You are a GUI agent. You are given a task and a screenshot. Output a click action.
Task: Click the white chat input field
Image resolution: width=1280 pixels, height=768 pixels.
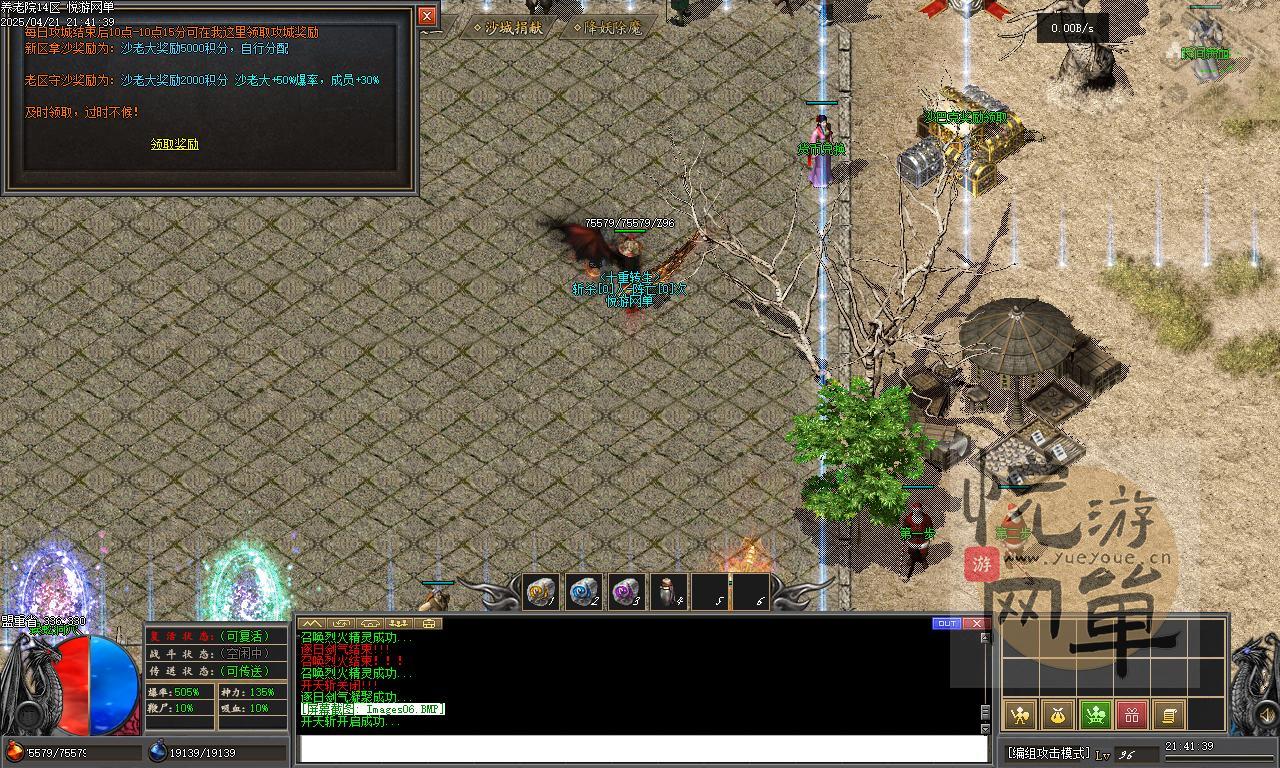[x=640, y=745]
